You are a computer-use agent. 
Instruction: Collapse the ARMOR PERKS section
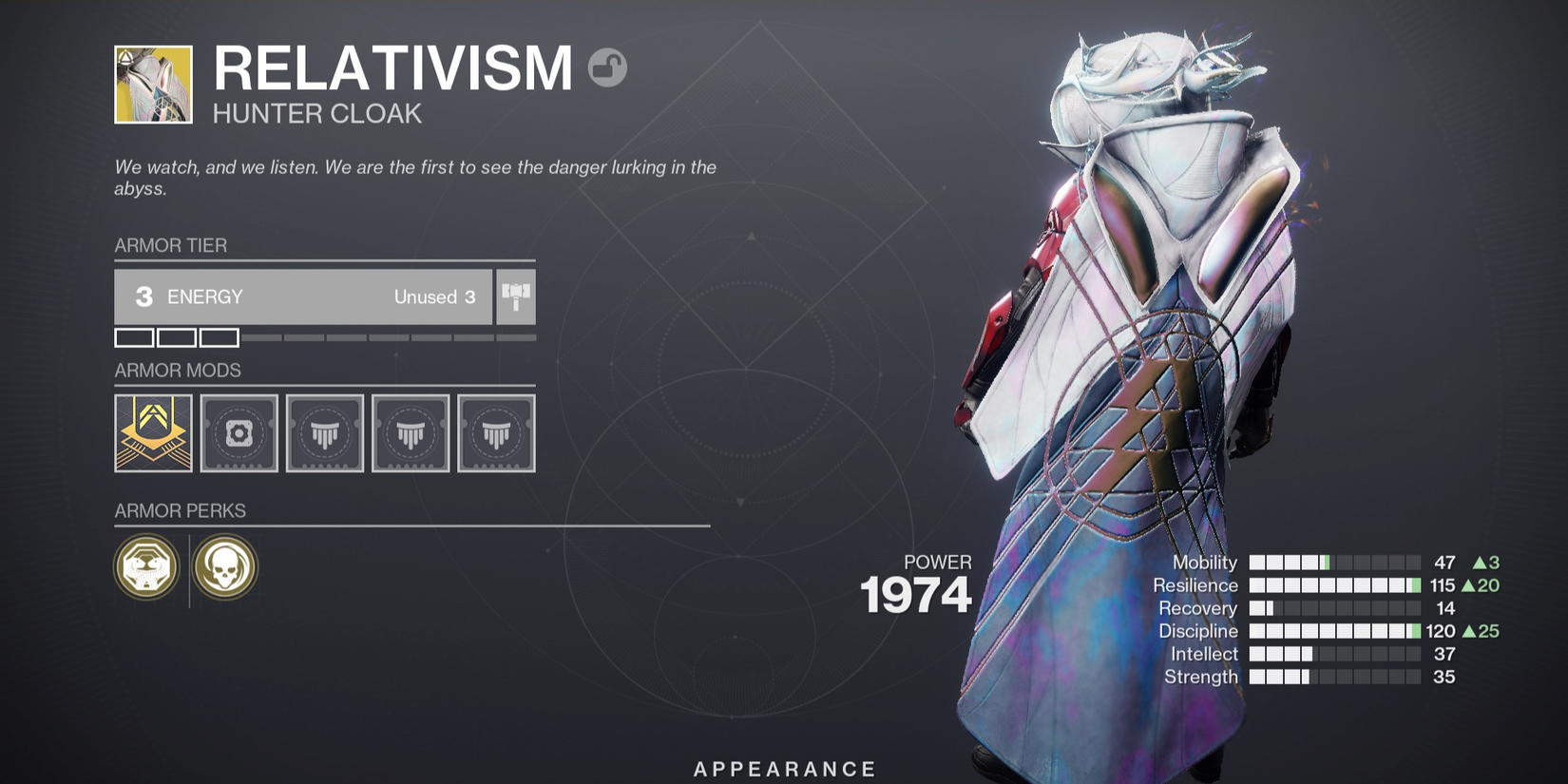[x=179, y=510]
